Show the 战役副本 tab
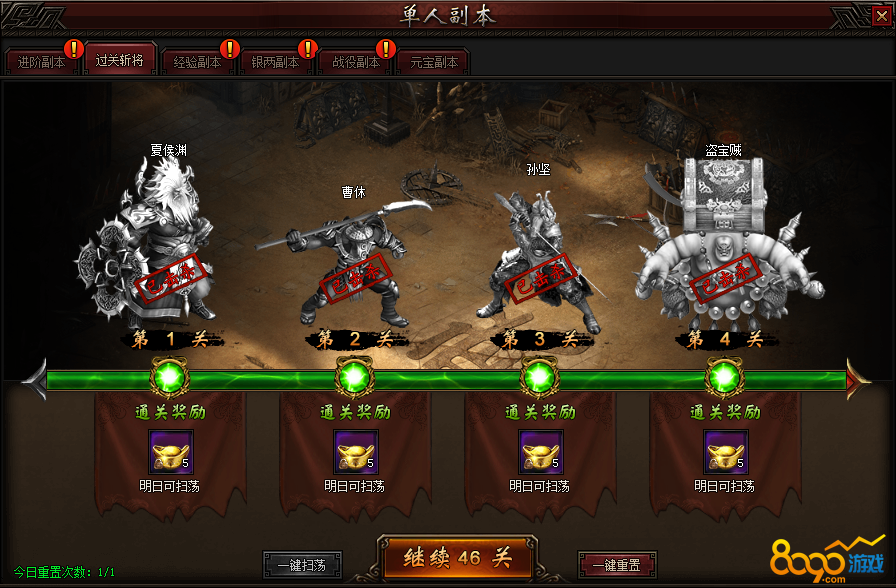 [355, 62]
